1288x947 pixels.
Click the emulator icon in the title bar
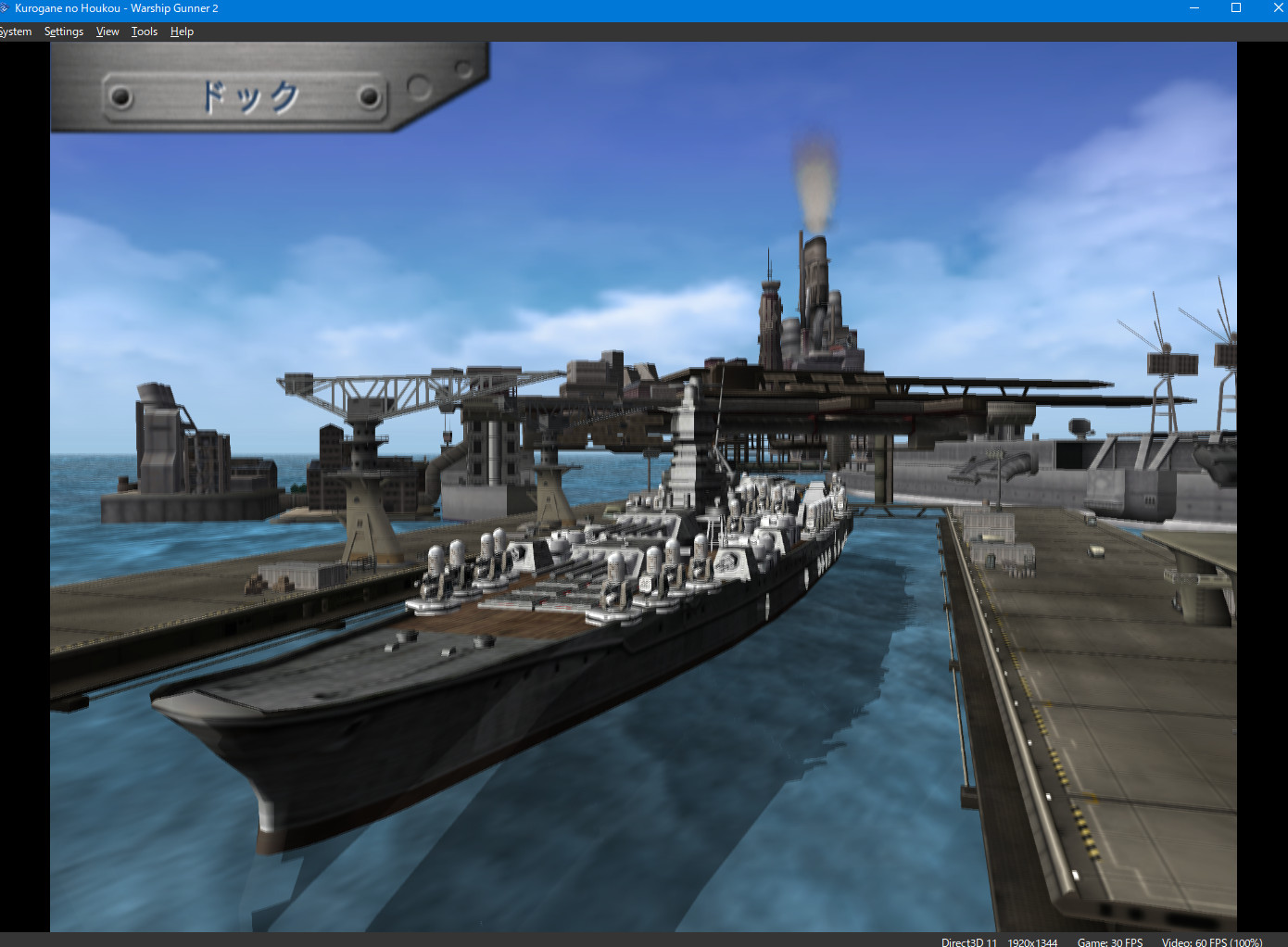(7, 8)
